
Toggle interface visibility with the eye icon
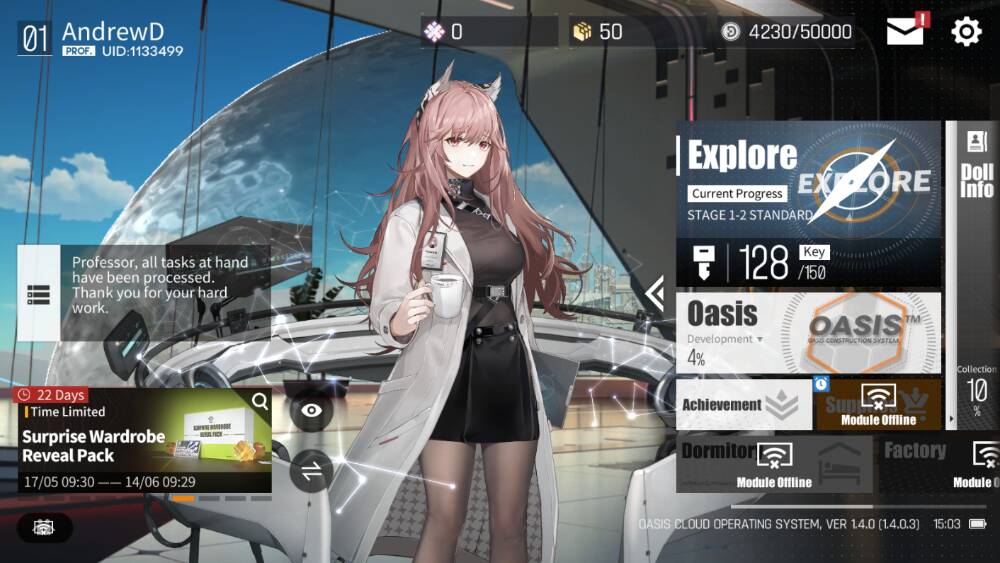(x=311, y=410)
